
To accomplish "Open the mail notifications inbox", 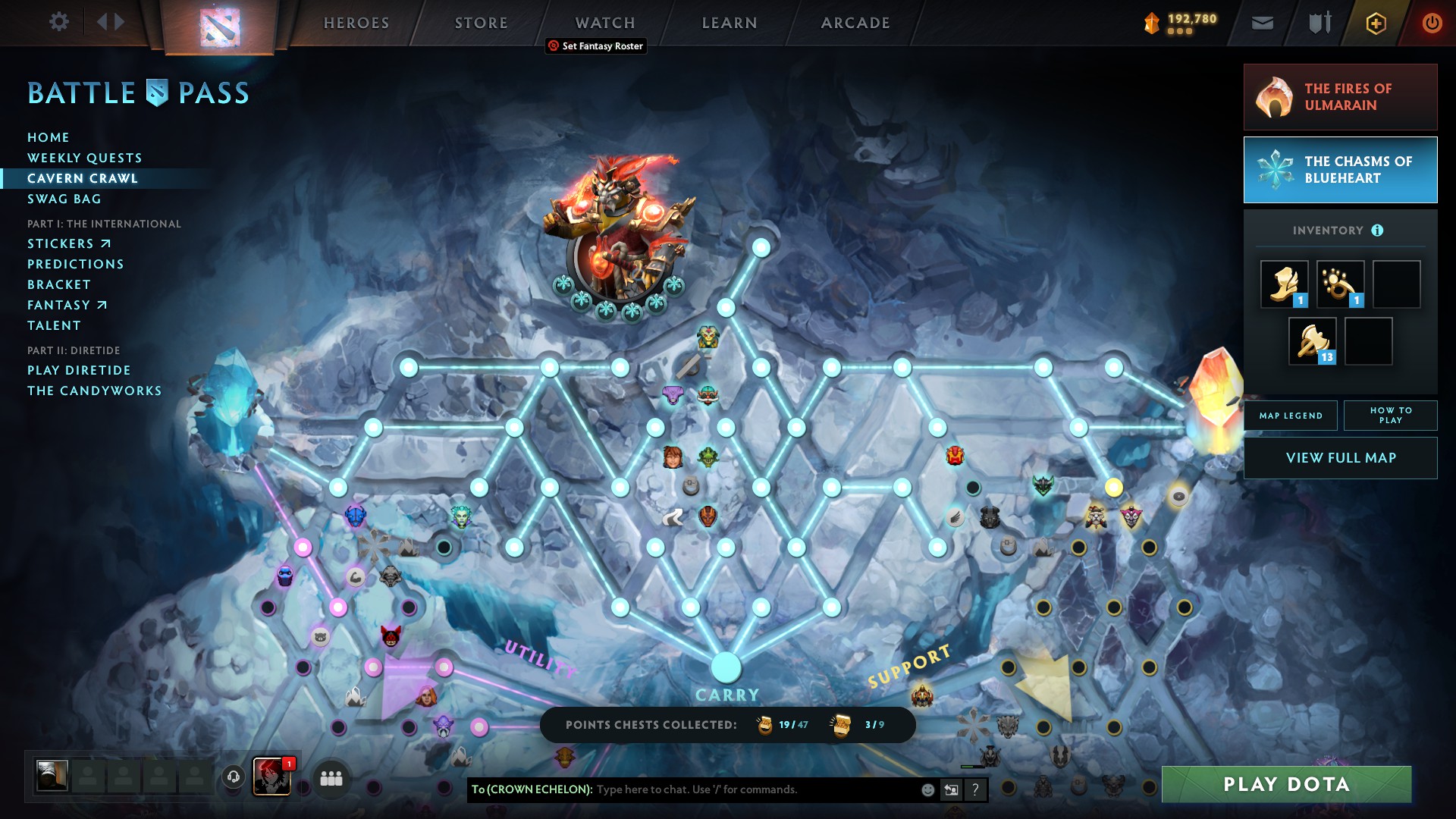I will coord(1262,22).
